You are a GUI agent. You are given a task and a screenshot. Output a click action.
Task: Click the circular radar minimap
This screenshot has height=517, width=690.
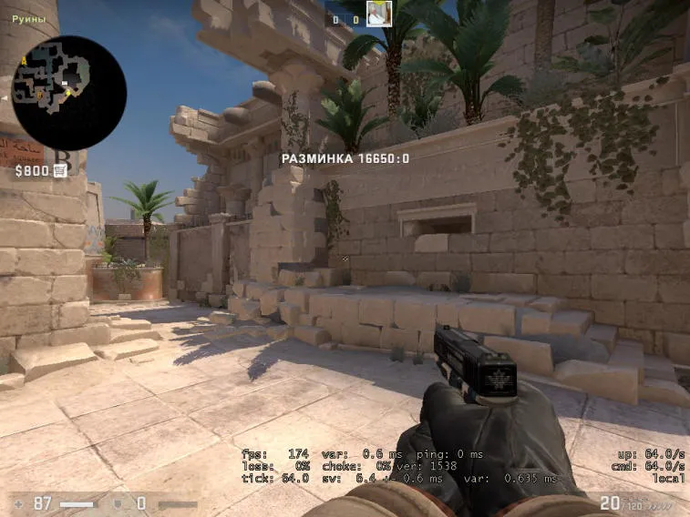[x=69, y=93]
